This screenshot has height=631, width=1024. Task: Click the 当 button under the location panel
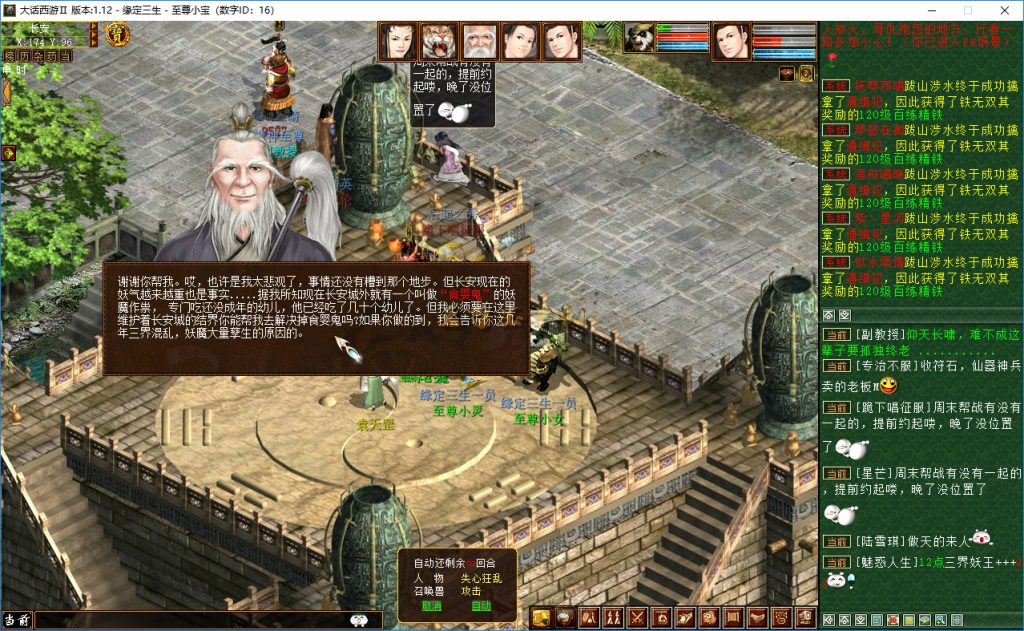(64, 56)
